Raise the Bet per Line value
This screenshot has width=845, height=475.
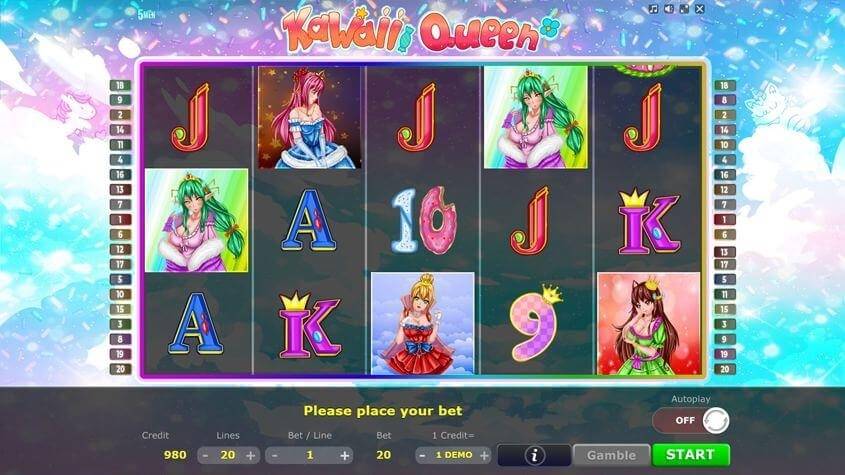click(345, 455)
